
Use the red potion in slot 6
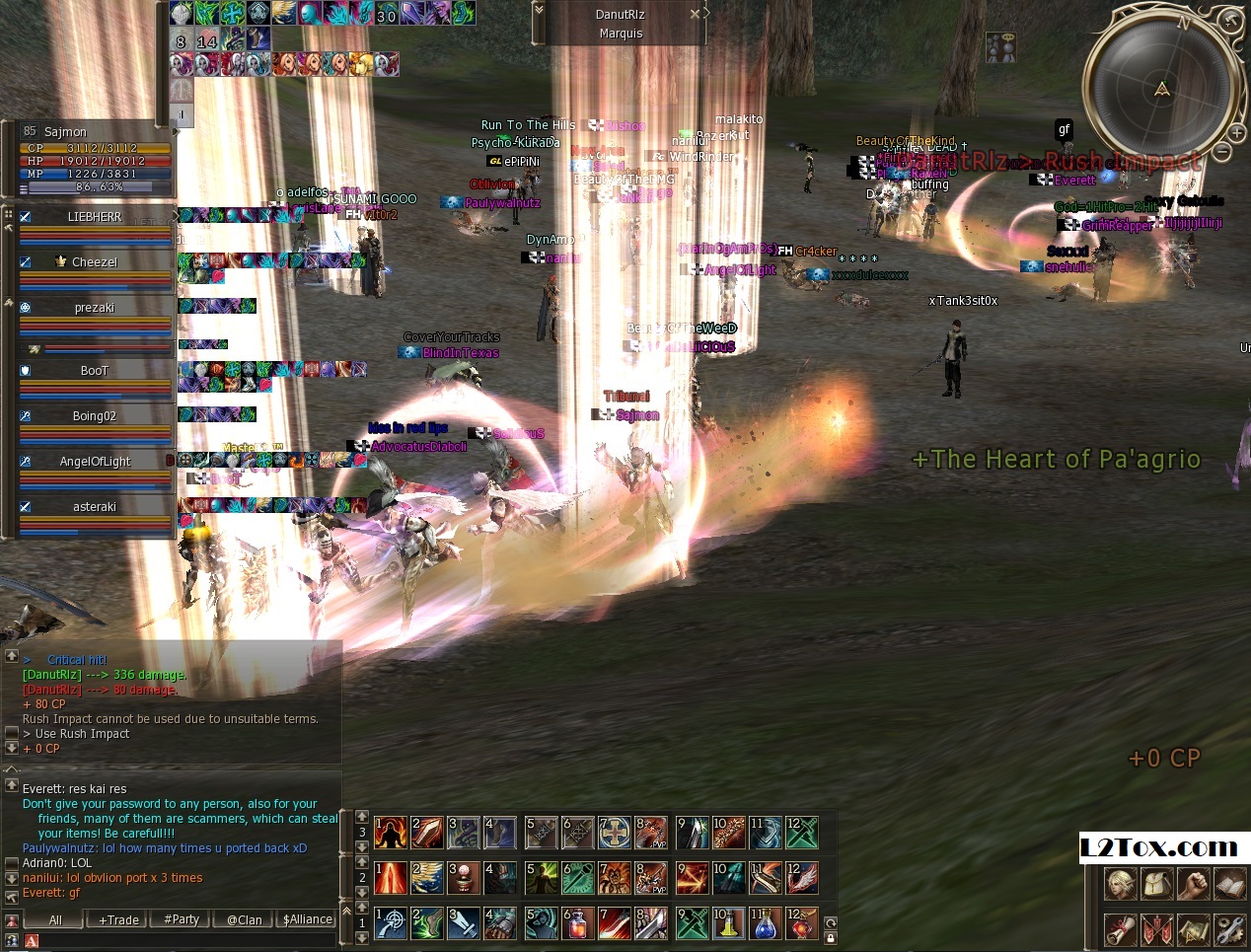pos(577,924)
